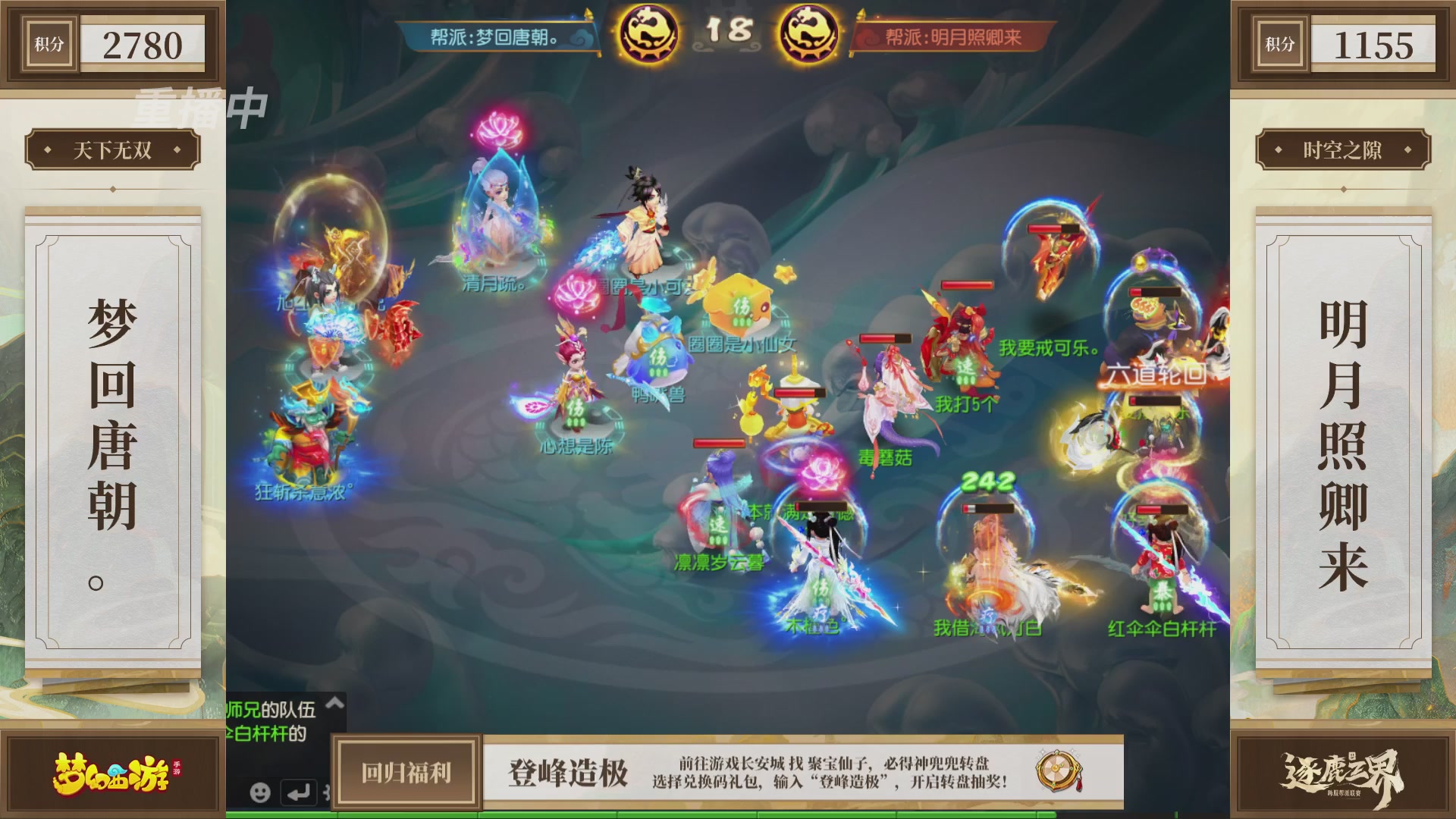Click the flame ornament above the score counter
1456x819 pixels.
click(589, 15)
